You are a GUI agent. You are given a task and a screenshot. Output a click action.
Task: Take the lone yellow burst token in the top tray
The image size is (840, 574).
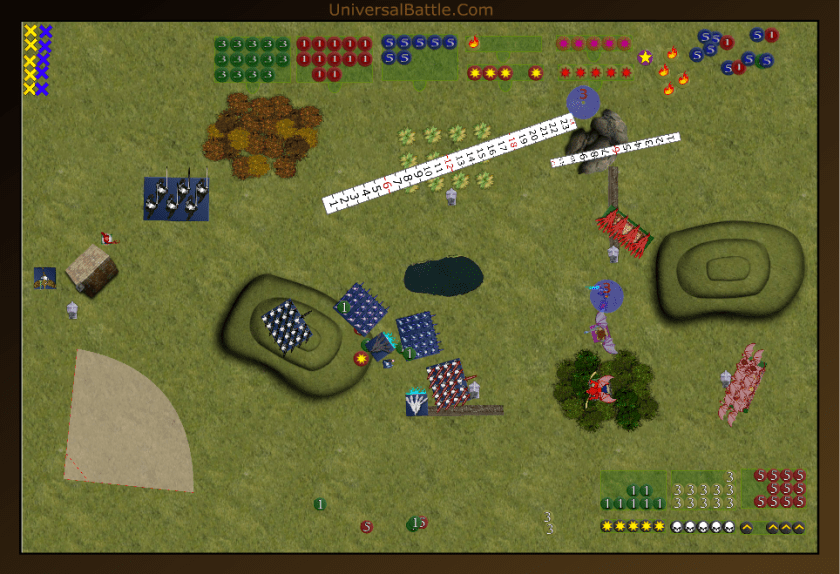click(536, 73)
